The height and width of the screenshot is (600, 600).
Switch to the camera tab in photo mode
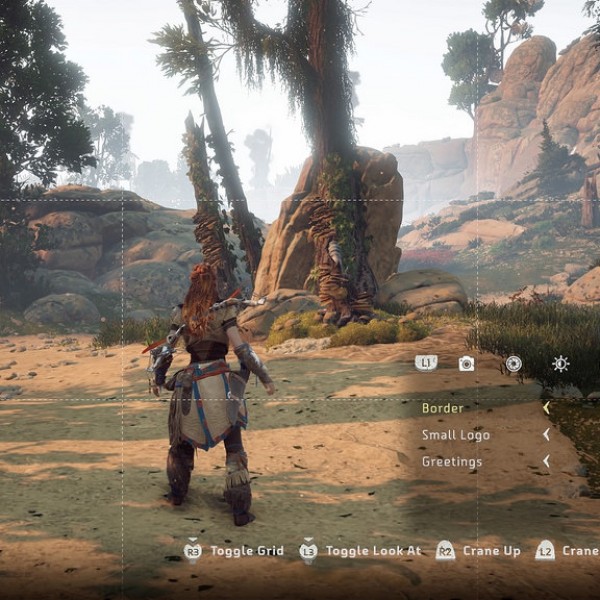click(466, 364)
